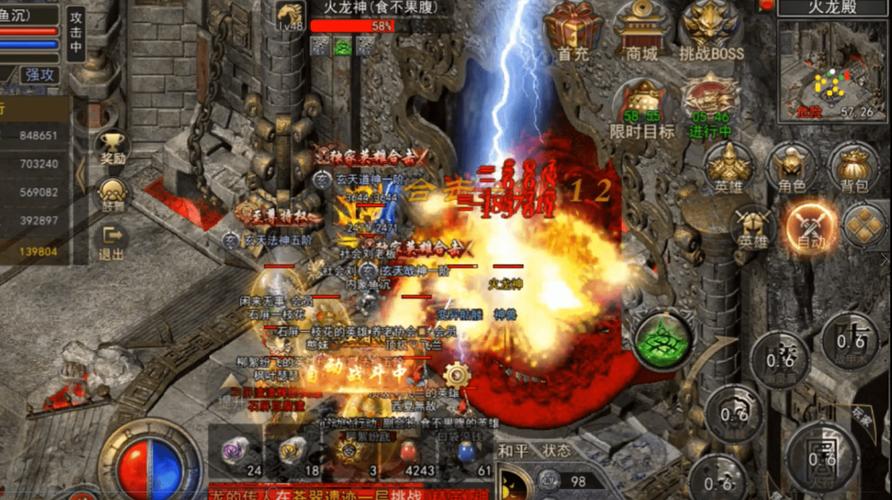Collapse the damage ranking panel arrow
The width and height of the screenshot is (892, 500).
click(81, 176)
